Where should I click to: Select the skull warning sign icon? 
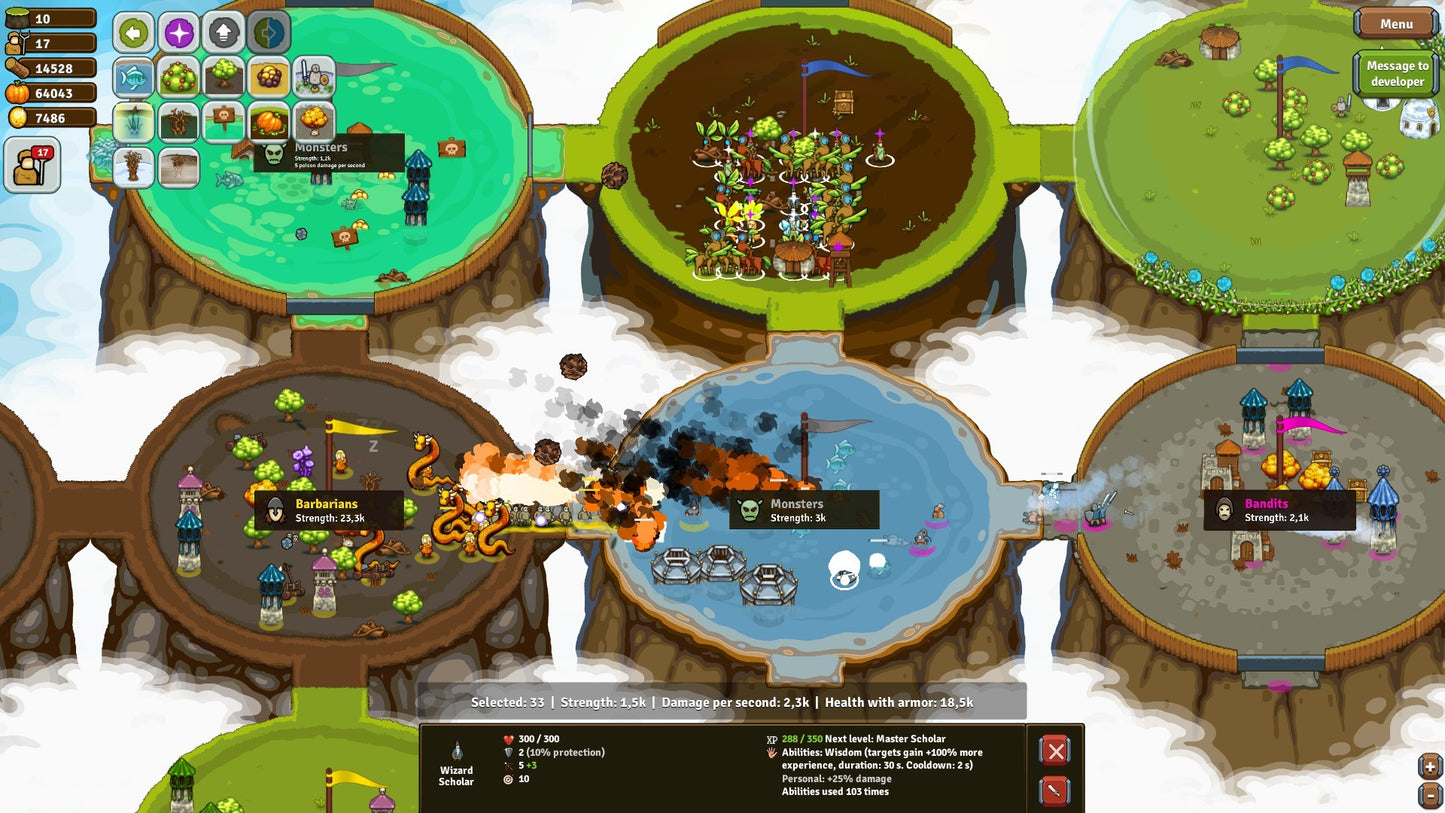click(x=223, y=121)
